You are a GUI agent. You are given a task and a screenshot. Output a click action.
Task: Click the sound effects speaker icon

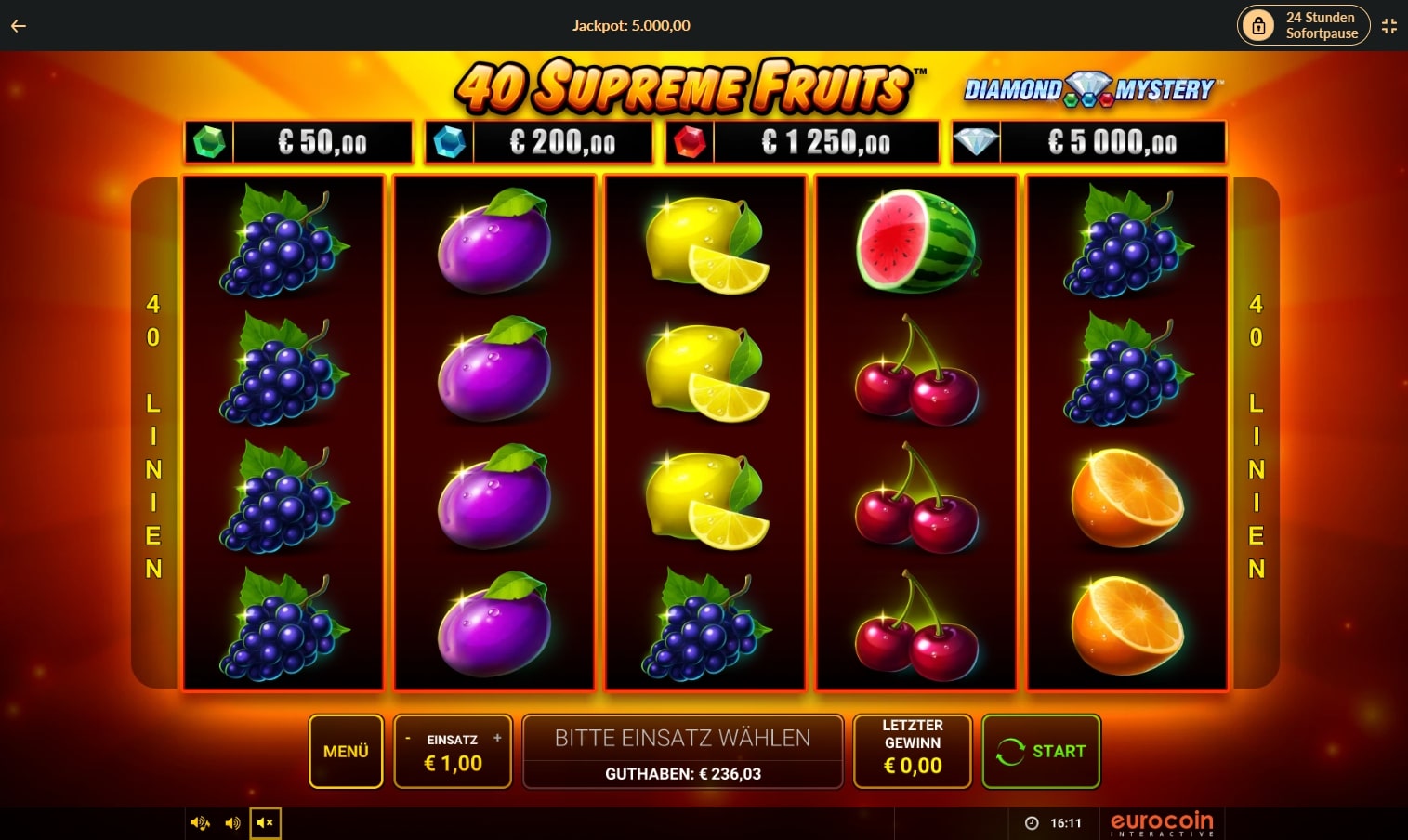tap(232, 823)
